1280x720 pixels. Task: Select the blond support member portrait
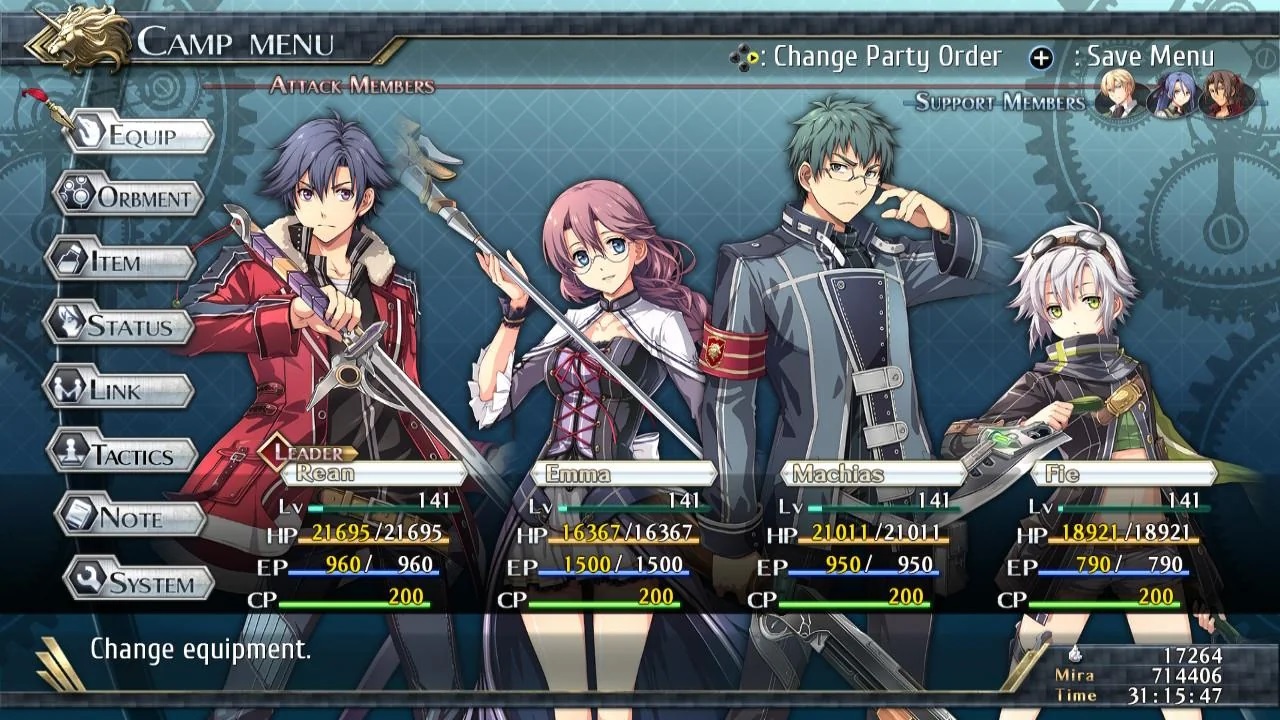(x=1119, y=95)
